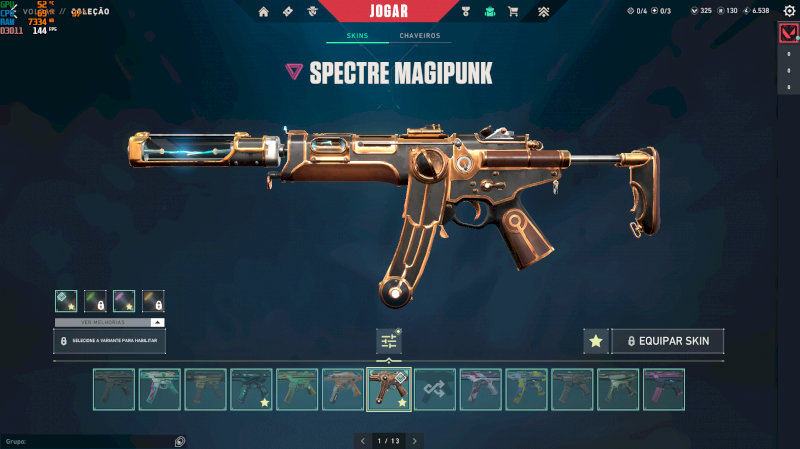The width and height of the screenshot is (800, 449).
Task: Select the locked gold variant swatch
Action: pos(153,300)
